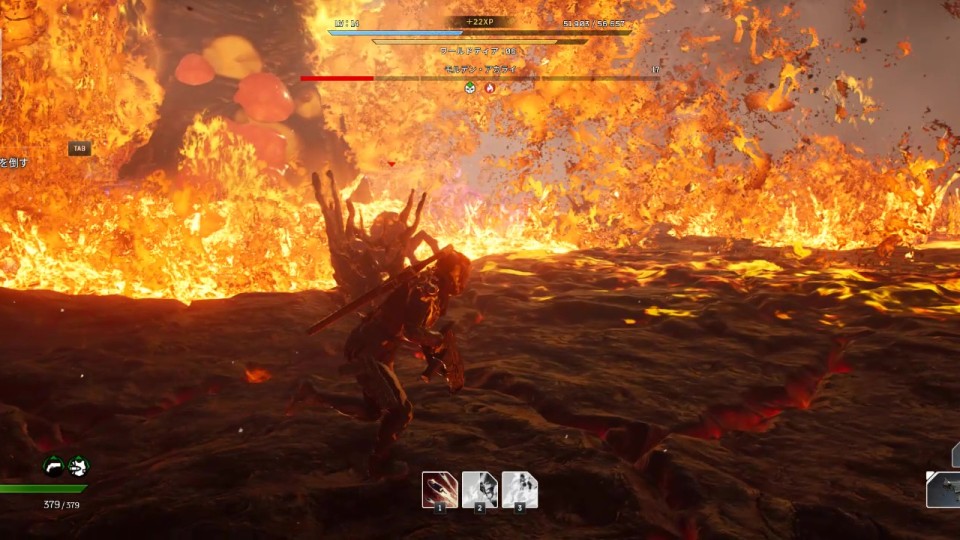This screenshot has width=960, height=540.
Task: Inspect the green skull status icon under boss bar
Action: [470, 88]
